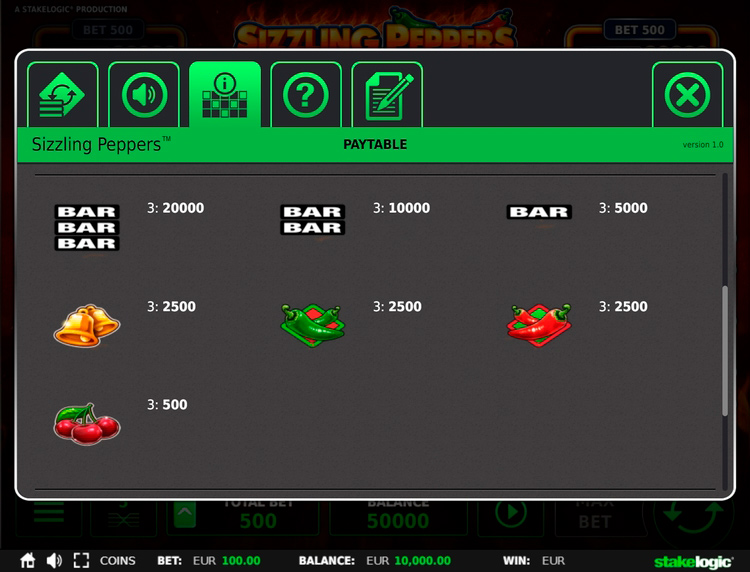
Task: Close the paytable panel
Action: point(687,95)
